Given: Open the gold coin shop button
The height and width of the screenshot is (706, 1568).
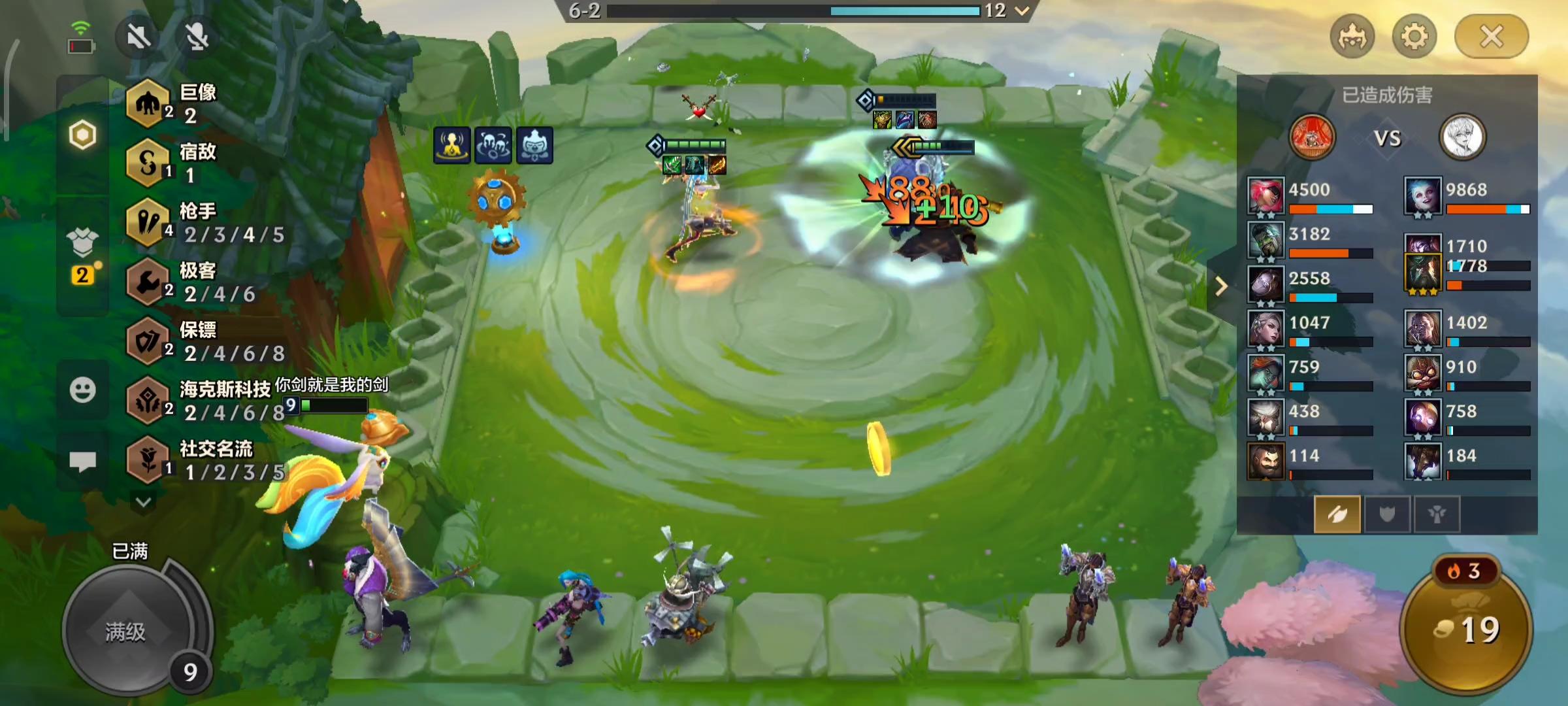Looking at the screenshot, I should click(1465, 629).
